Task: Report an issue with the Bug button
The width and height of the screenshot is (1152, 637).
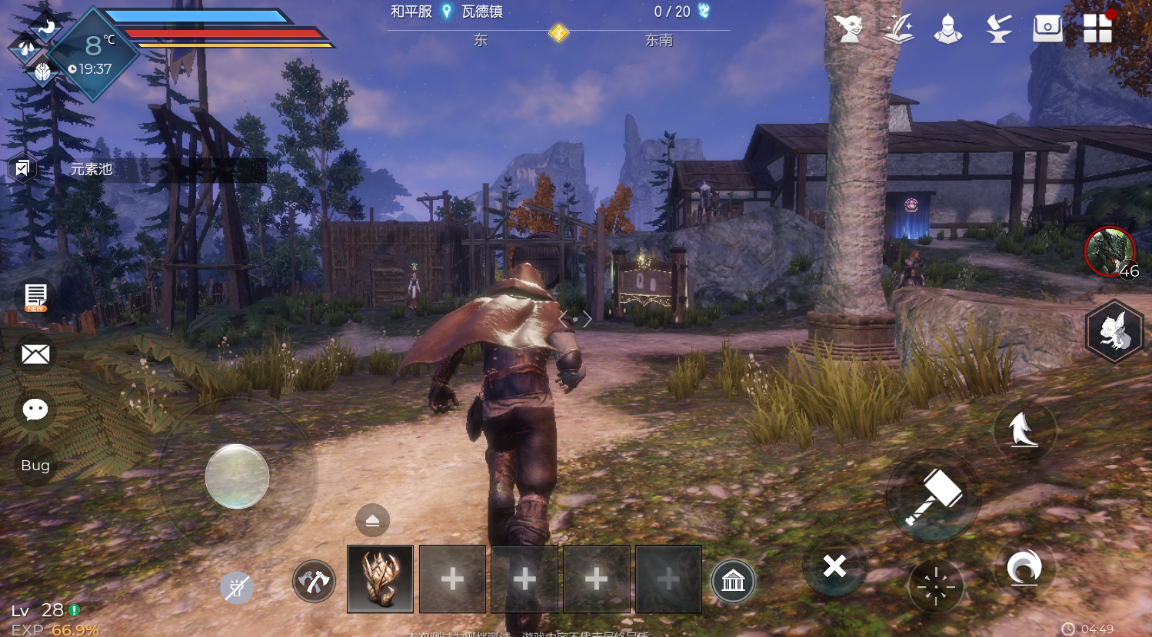Action: 35,465
